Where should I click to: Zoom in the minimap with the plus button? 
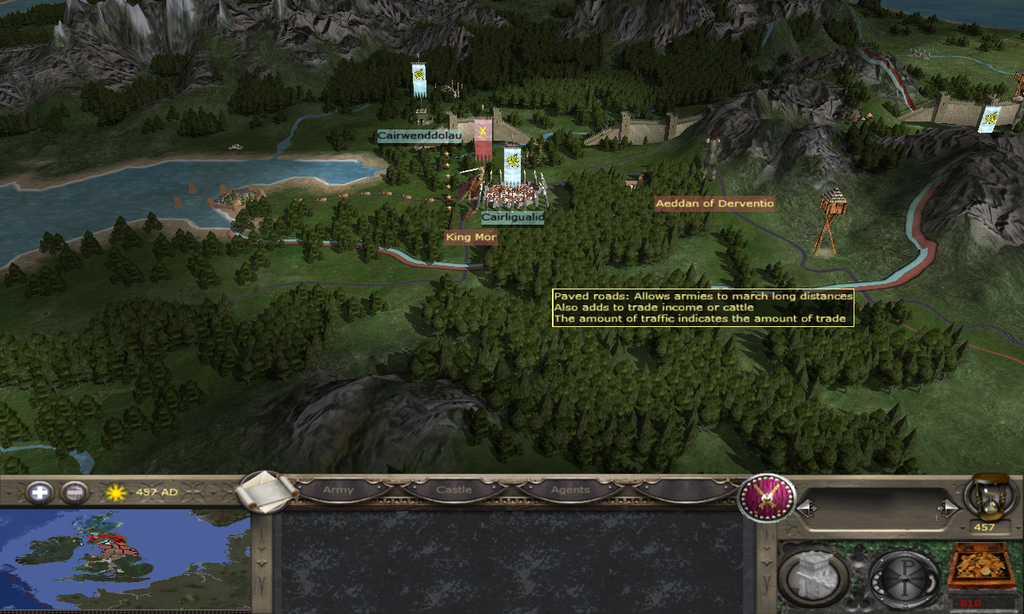tap(39, 492)
